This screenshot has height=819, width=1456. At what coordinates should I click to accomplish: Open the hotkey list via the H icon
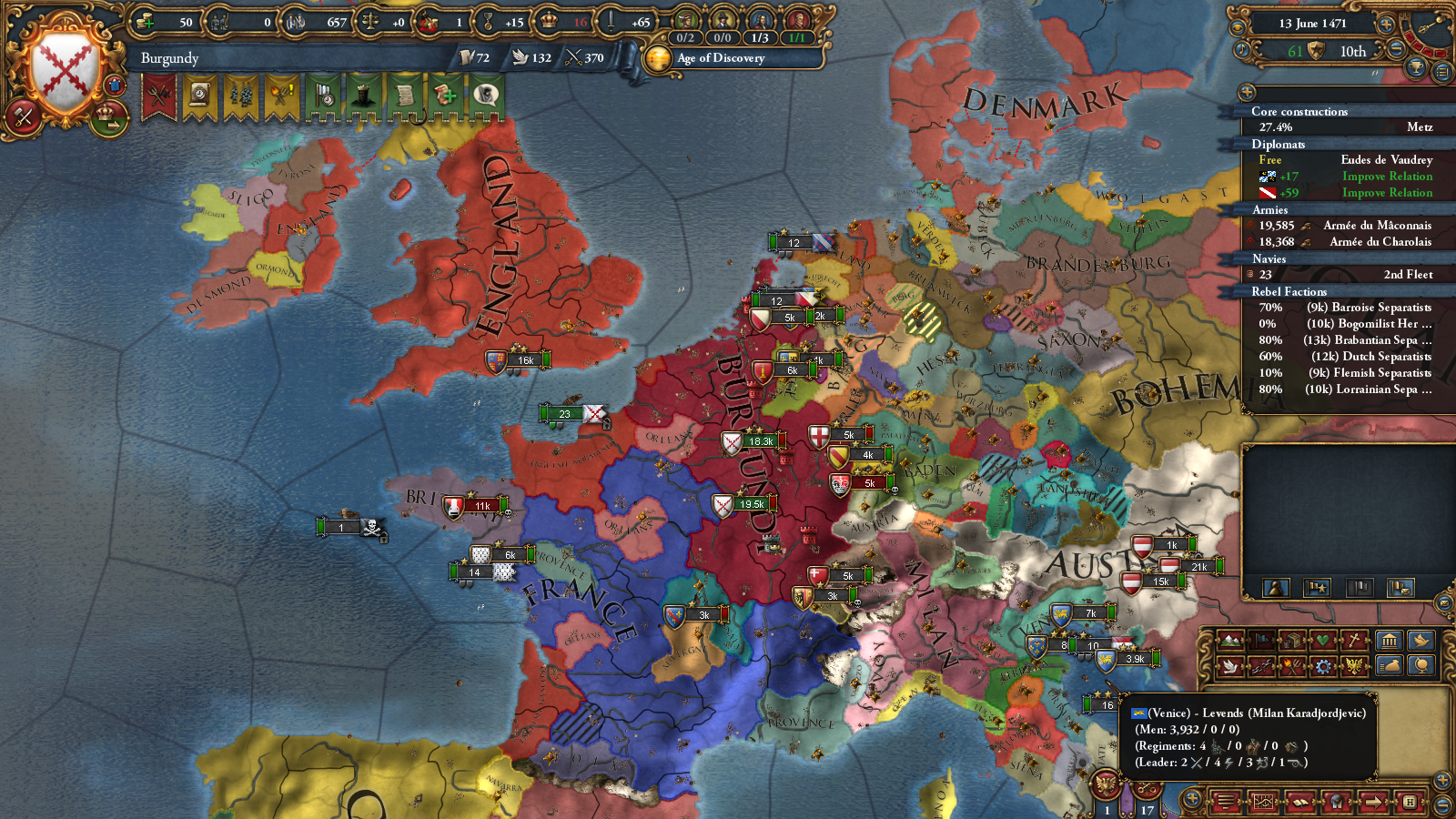coord(1410,801)
